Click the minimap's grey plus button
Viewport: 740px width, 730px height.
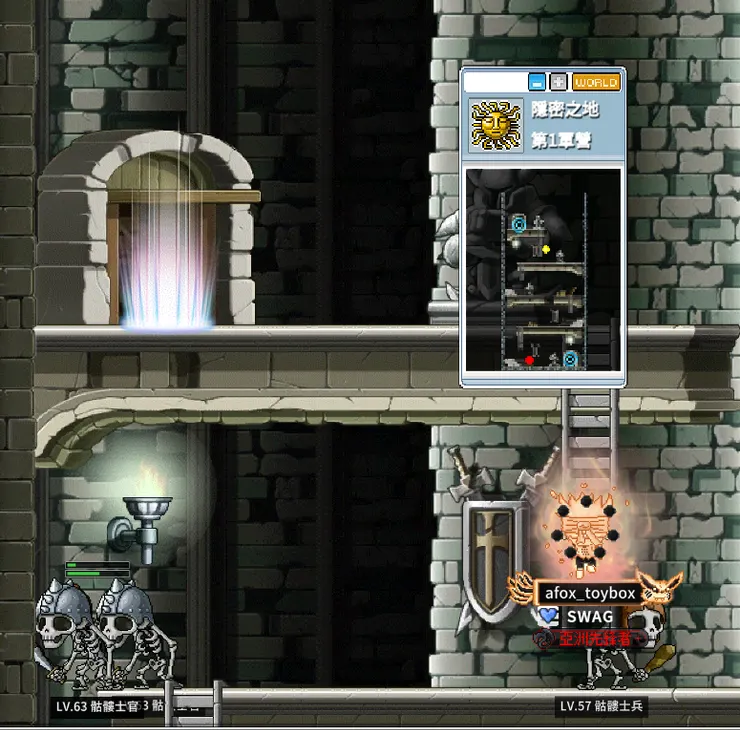tap(559, 82)
